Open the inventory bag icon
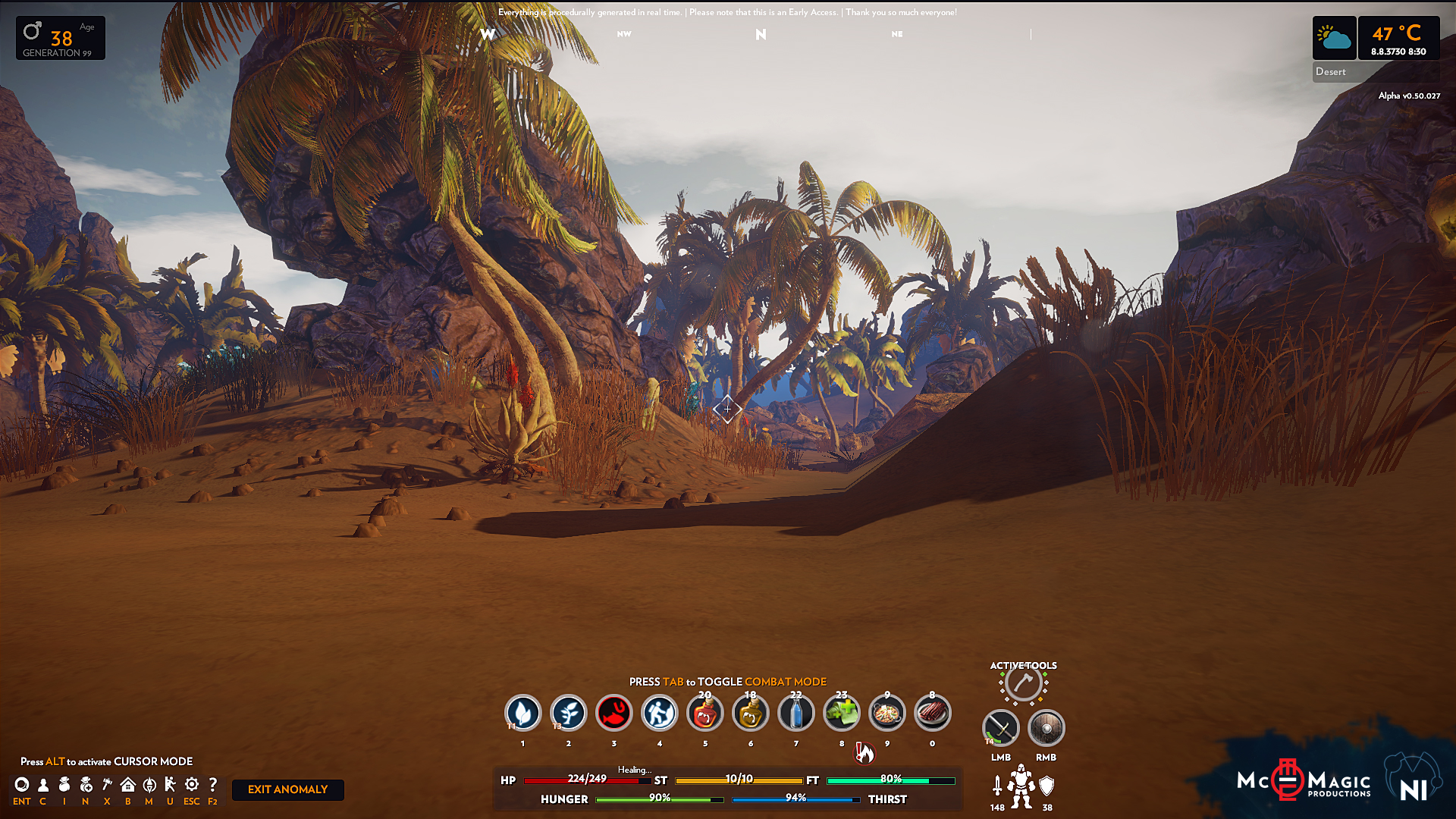This screenshot has height=819, width=1456. (64, 785)
